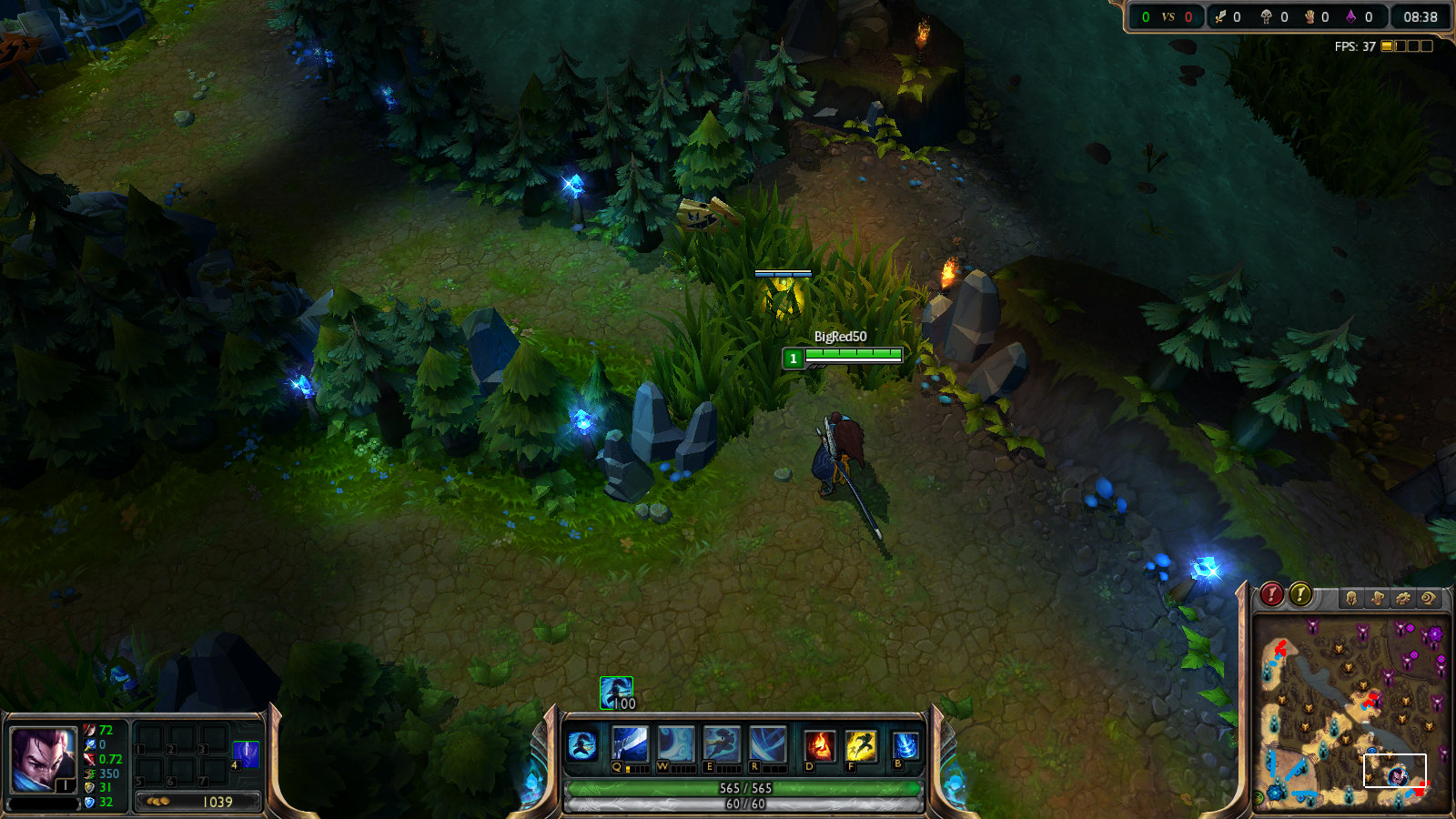The height and width of the screenshot is (819, 1456).
Task: Click the B recall ability icon
Action: click(906, 743)
